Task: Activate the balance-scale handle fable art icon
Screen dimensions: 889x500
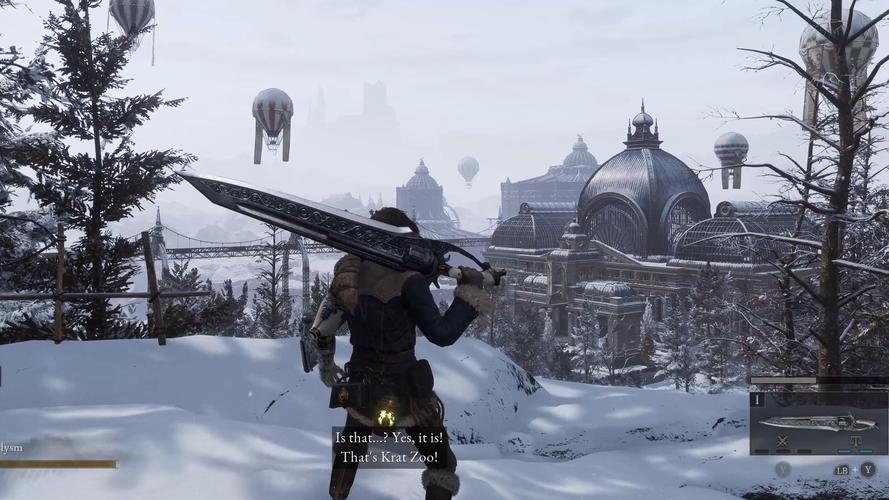Action: pyautogui.click(x=856, y=441)
